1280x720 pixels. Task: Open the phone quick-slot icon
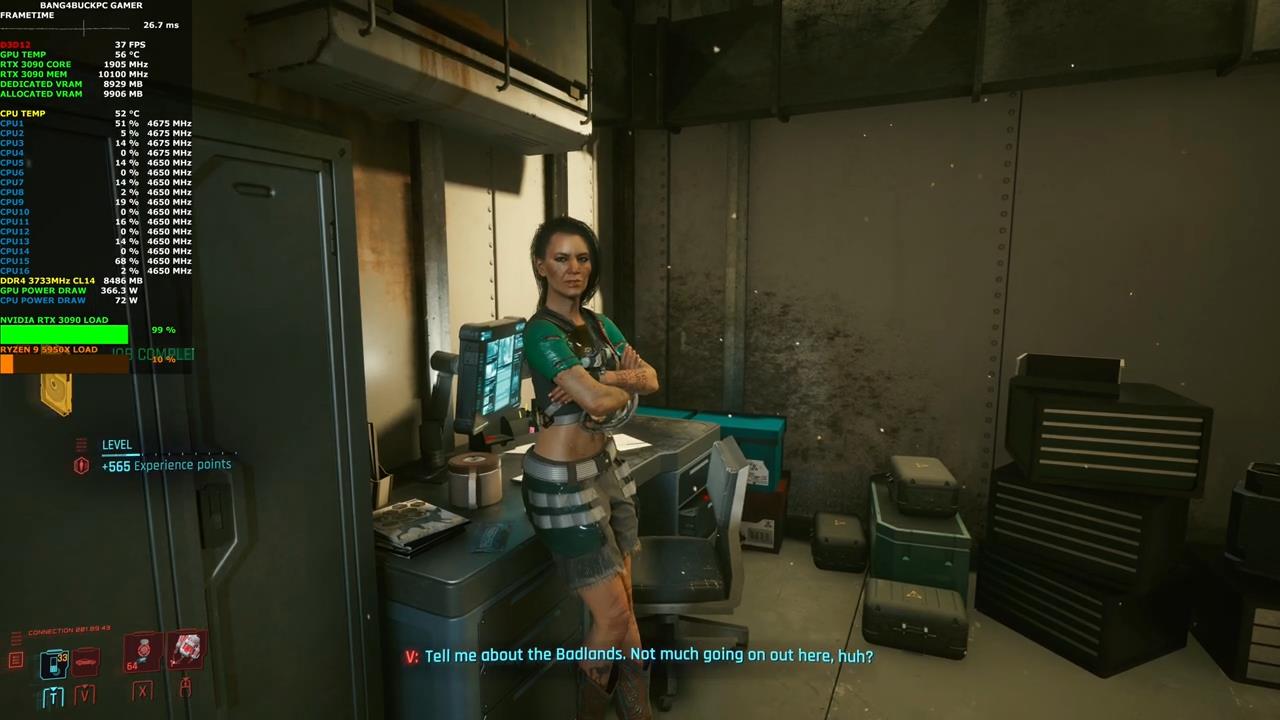pyautogui.click(x=53, y=663)
